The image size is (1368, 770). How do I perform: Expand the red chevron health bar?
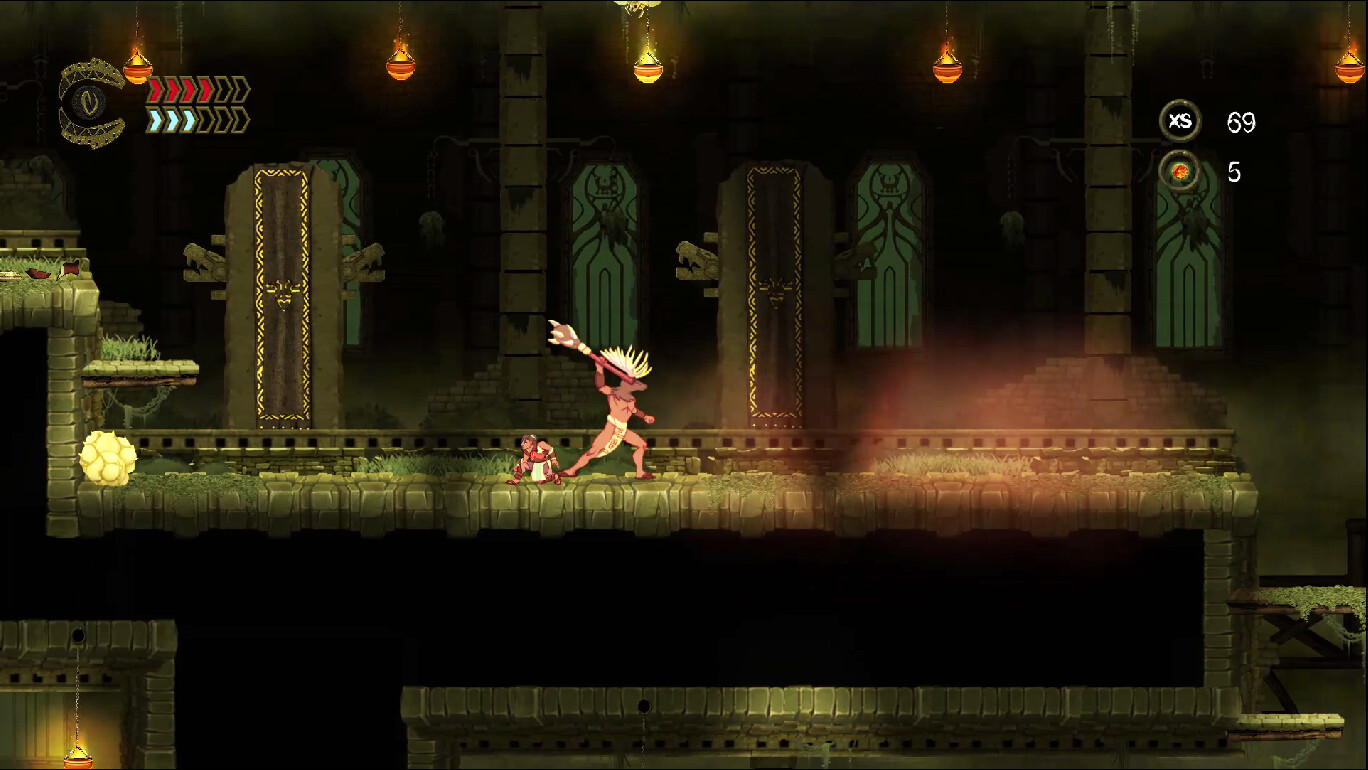[x=195, y=88]
